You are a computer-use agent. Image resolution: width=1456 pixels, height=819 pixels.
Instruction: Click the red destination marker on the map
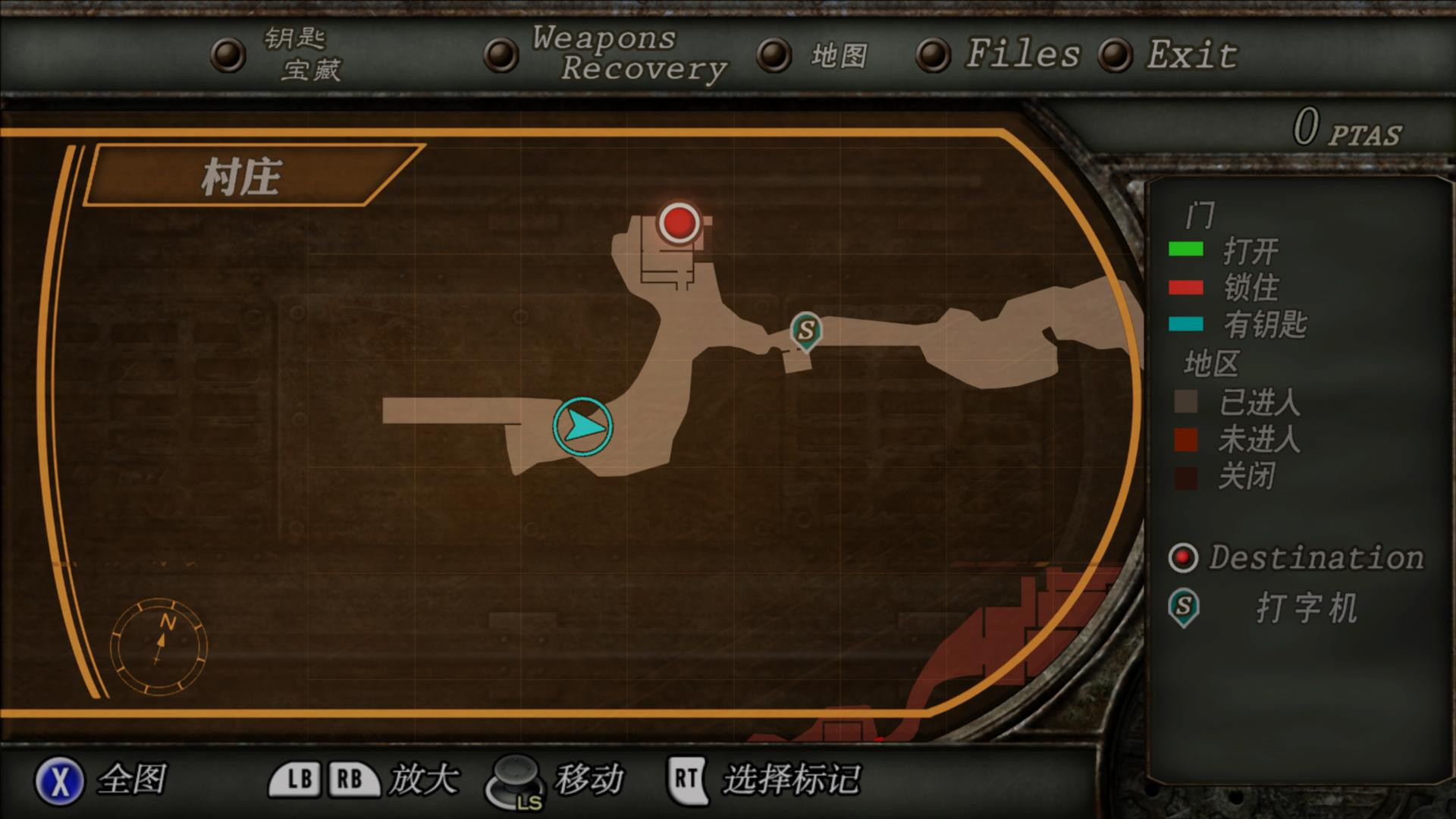click(679, 223)
